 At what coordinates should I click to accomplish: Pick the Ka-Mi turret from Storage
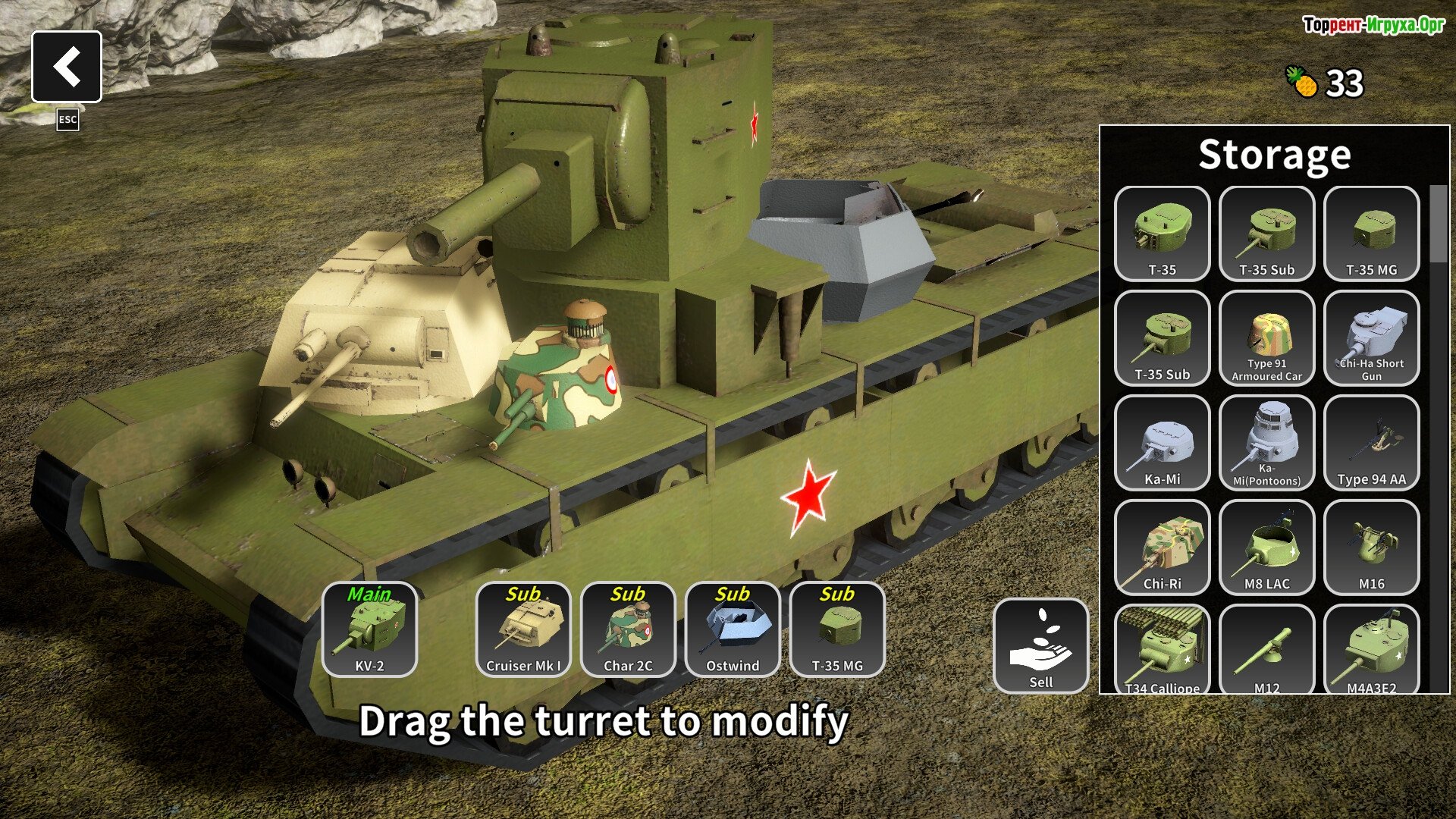point(1162,443)
